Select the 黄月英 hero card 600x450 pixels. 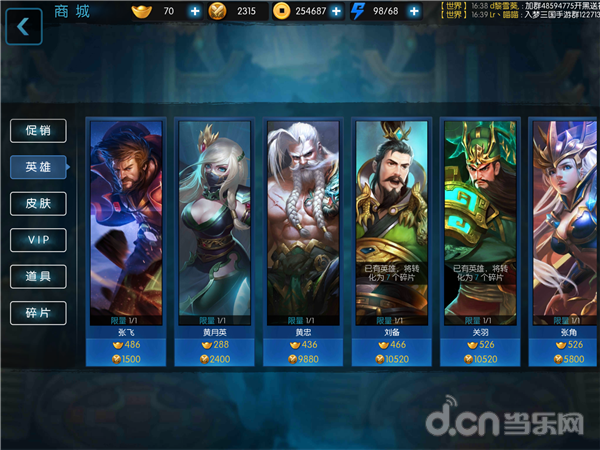coord(213,220)
